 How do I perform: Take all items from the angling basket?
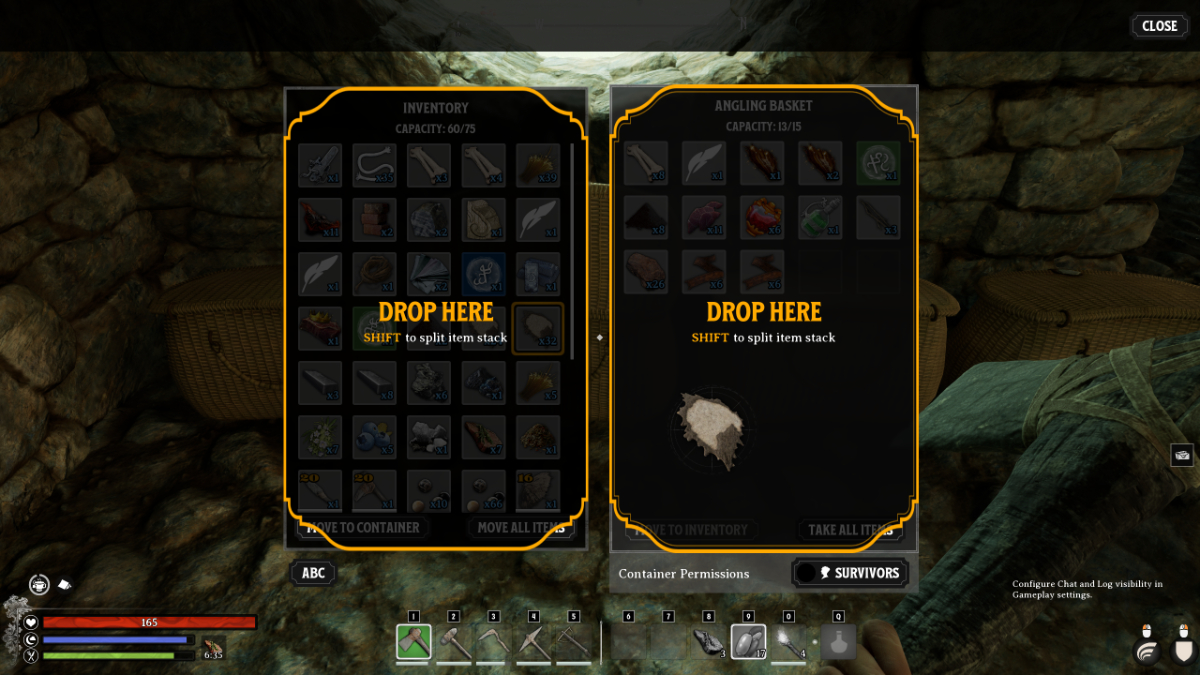pyautogui.click(x=849, y=529)
